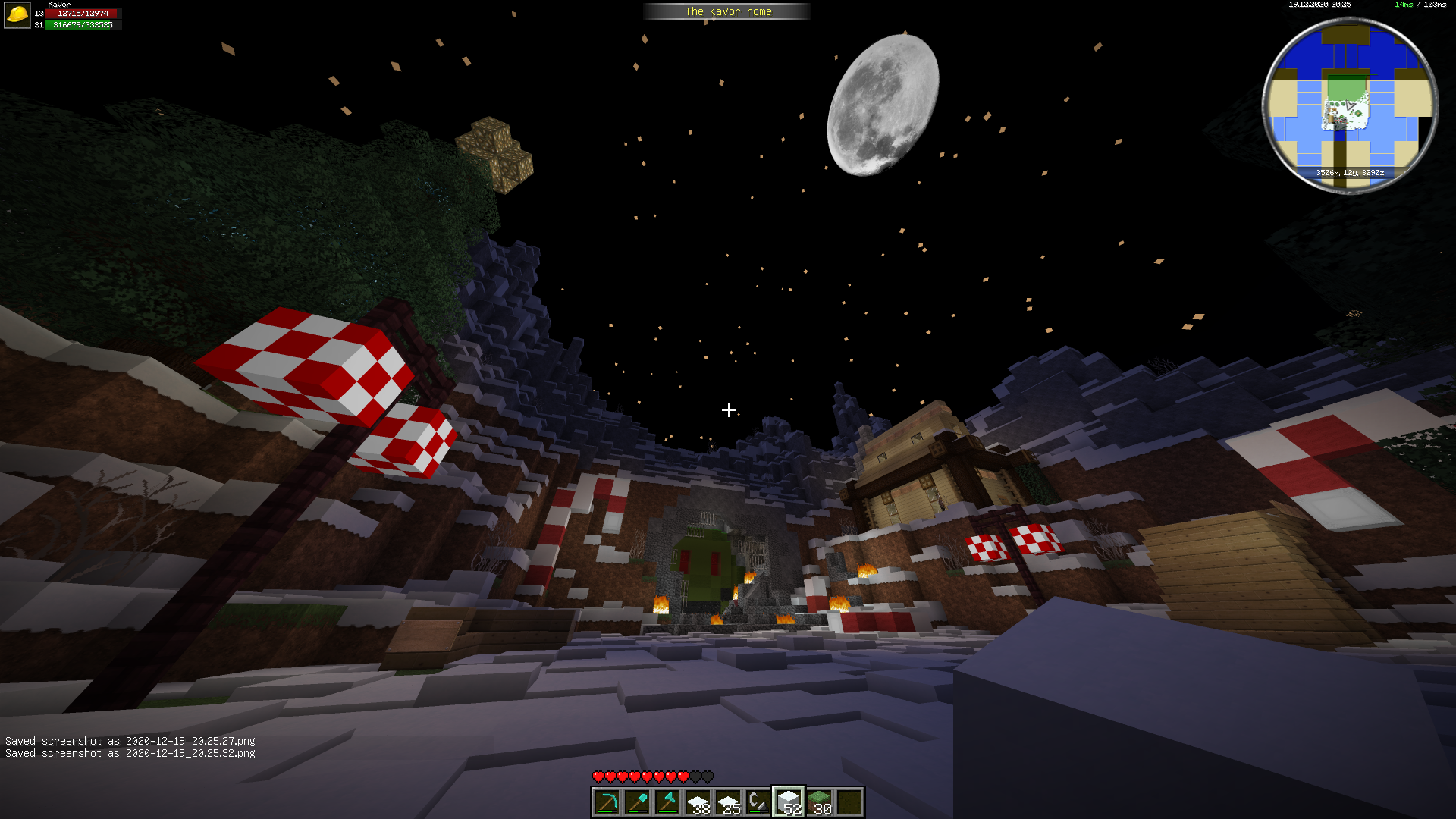Image resolution: width=1456 pixels, height=819 pixels.
Task: Select the diamond shovel hotbar slot
Action: (637, 802)
